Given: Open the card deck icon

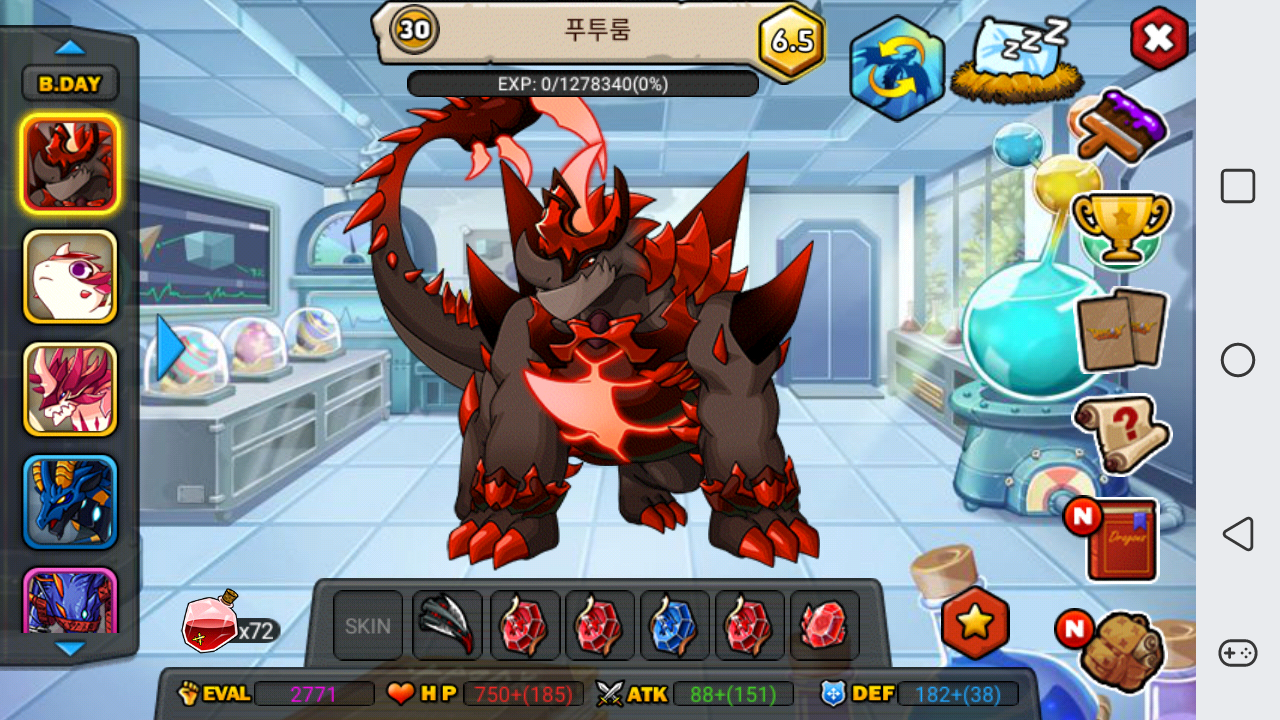Looking at the screenshot, I should 1121,330.
